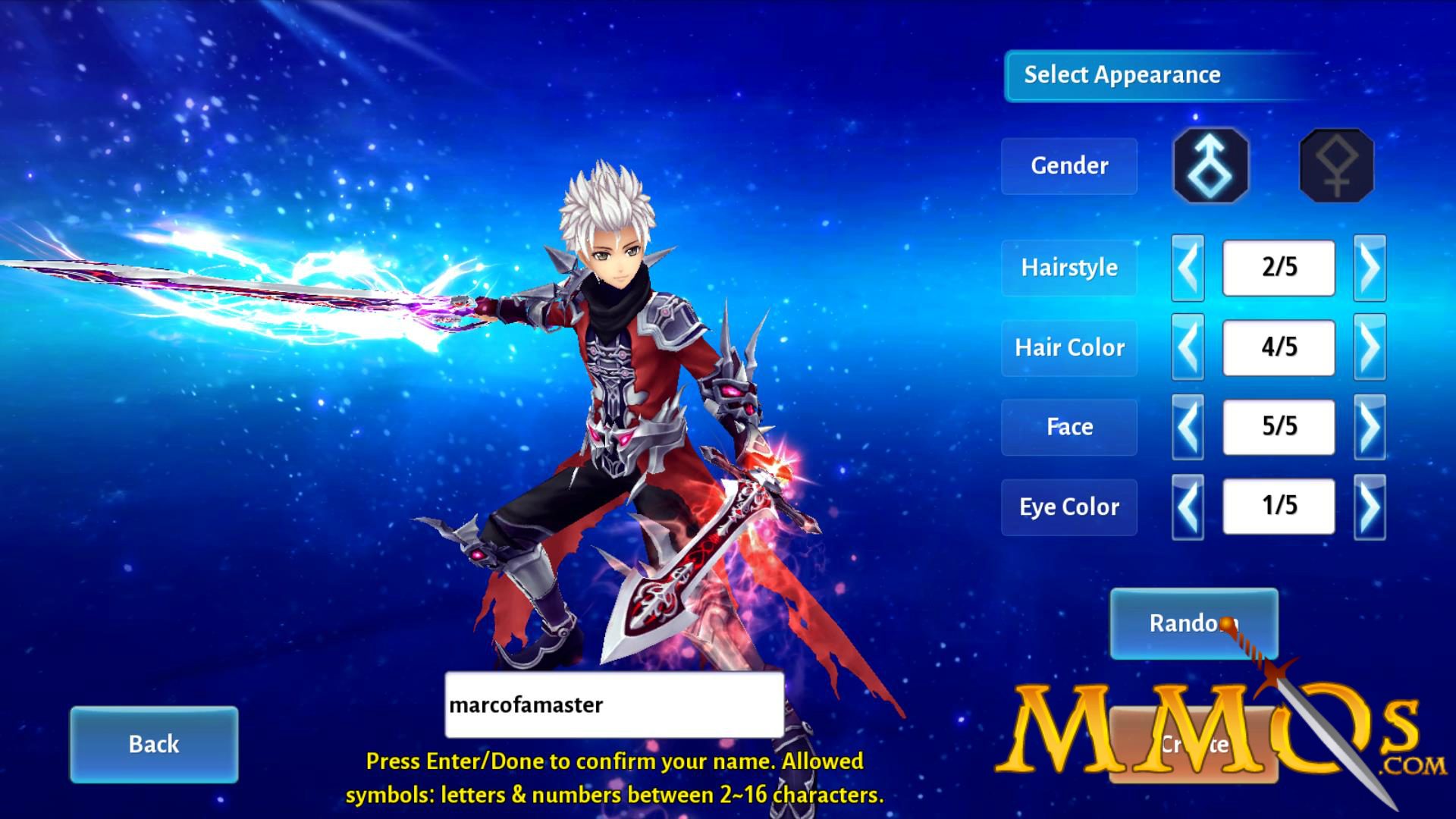Click the Gender label panel
Viewport: 1456px width, 819px height.
point(1069,165)
